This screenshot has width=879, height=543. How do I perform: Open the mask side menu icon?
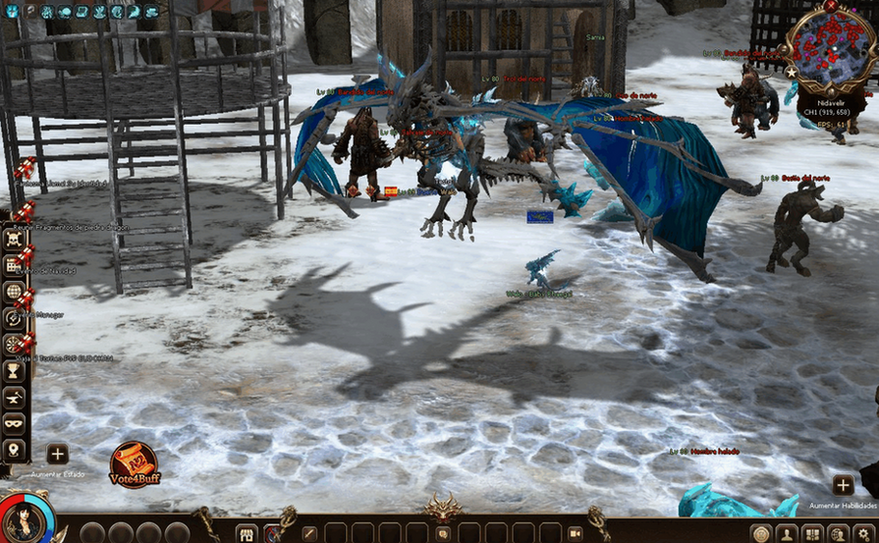[14, 423]
